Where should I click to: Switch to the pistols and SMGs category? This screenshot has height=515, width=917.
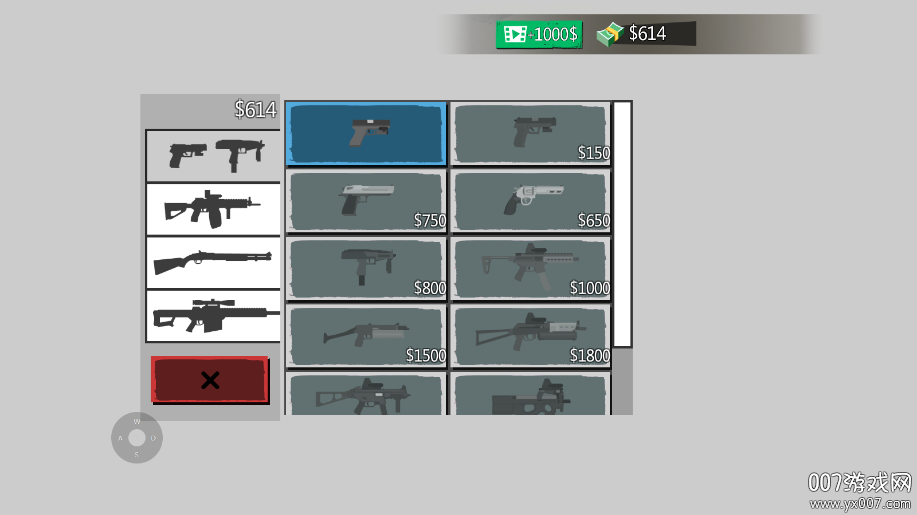[213, 155]
